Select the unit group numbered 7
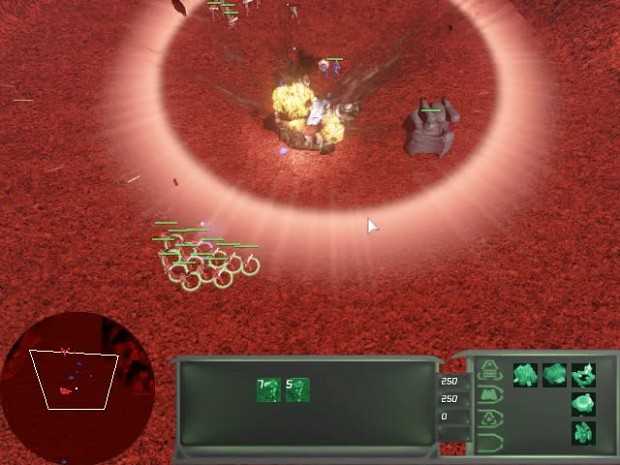 [x=268, y=390]
